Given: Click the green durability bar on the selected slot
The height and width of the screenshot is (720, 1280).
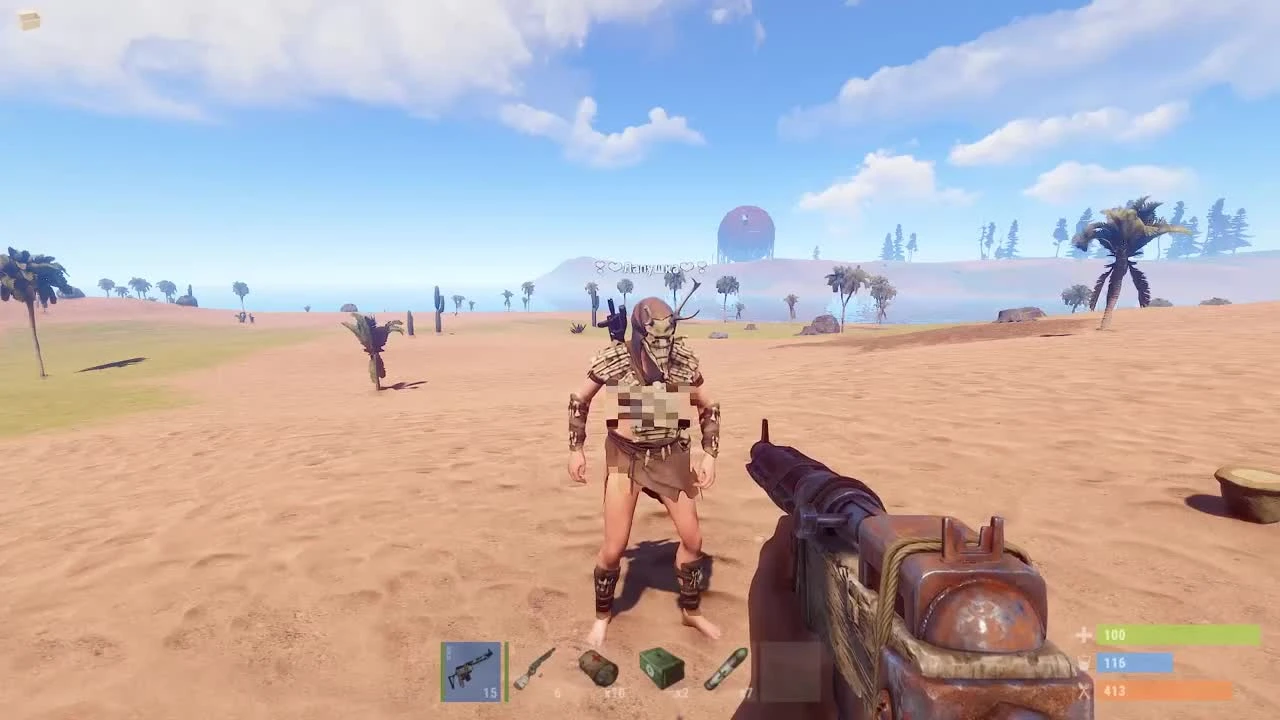Looking at the screenshot, I should 506,670.
